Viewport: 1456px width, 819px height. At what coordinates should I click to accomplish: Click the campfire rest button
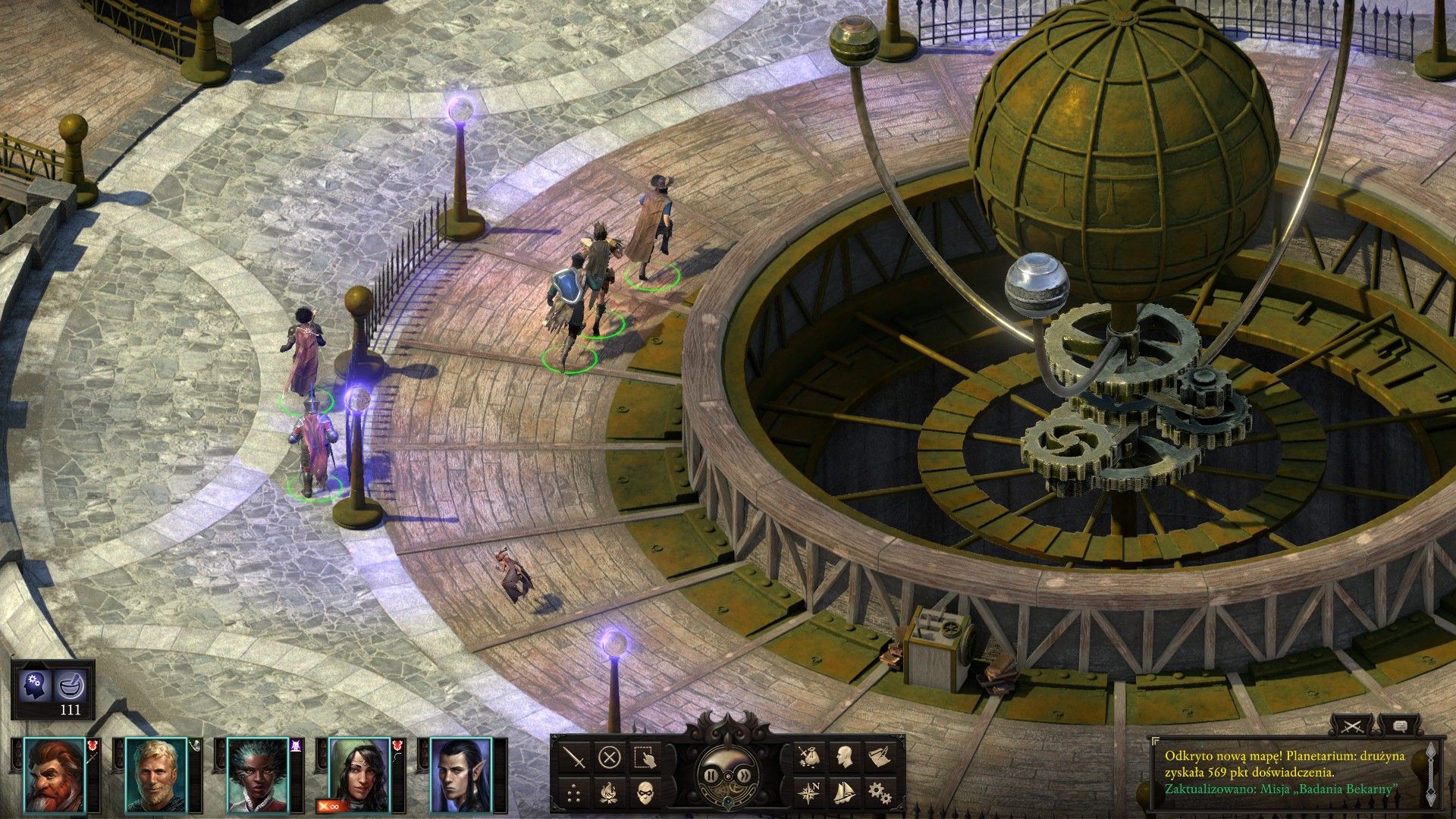pyautogui.click(x=610, y=793)
